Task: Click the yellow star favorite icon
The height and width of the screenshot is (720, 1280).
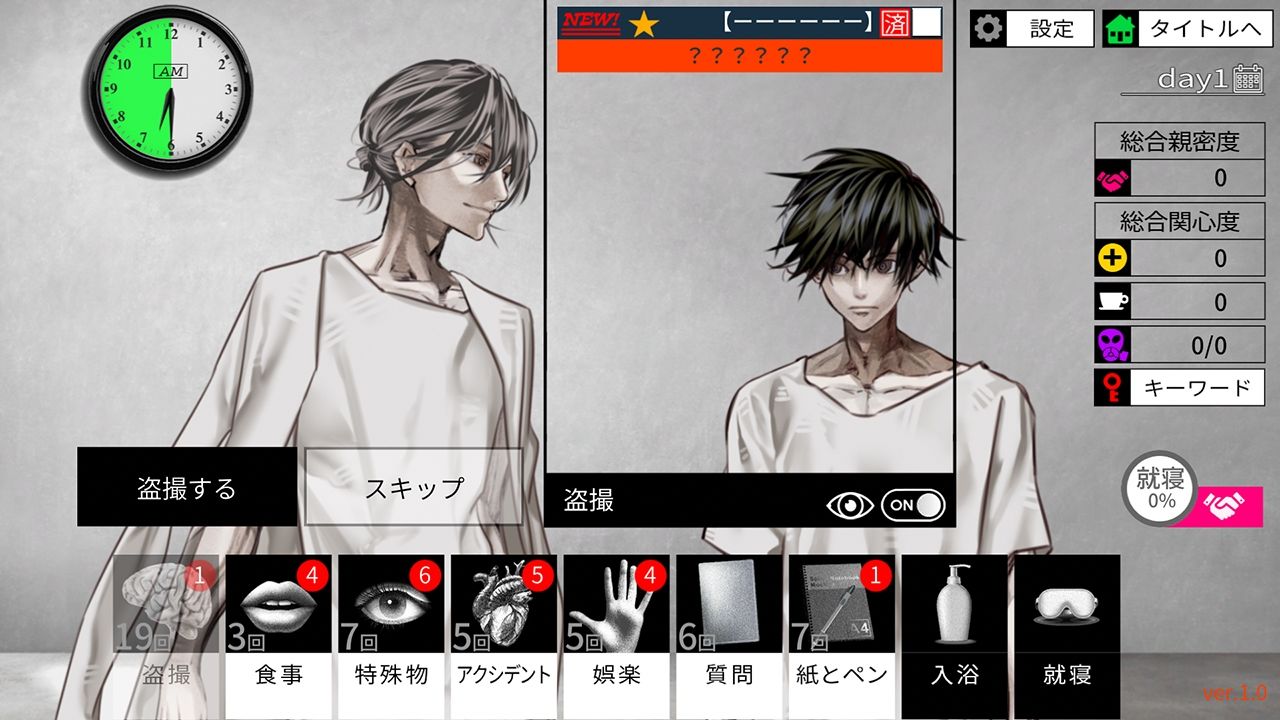Action: [643, 23]
